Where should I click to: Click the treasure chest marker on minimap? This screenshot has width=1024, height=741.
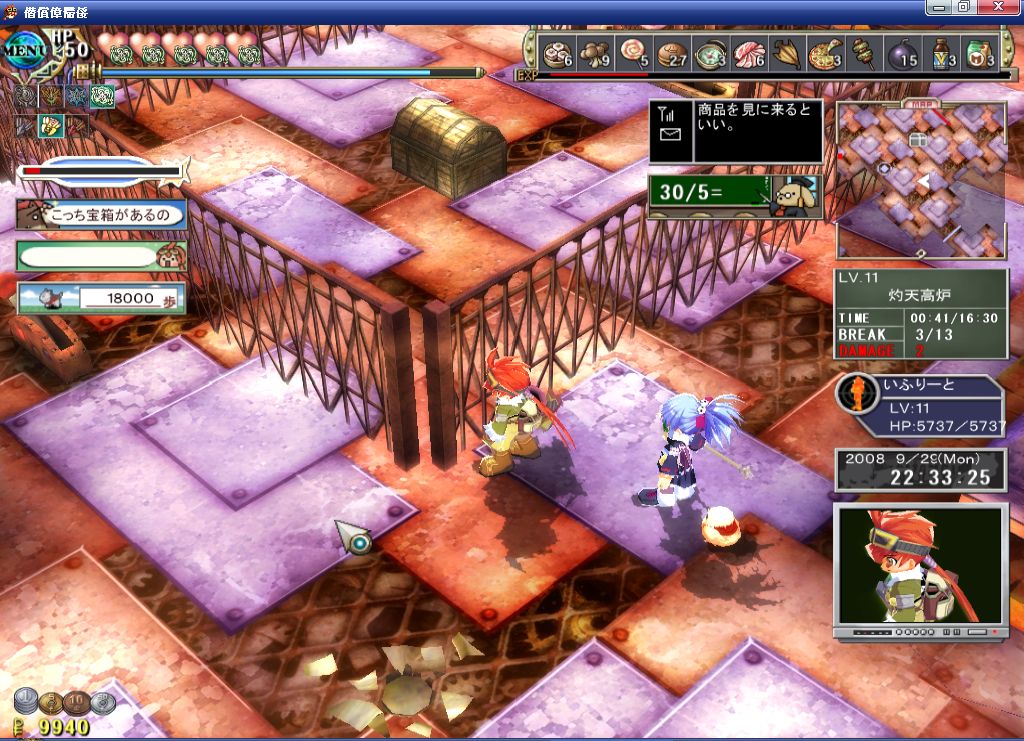pos(918,141)
